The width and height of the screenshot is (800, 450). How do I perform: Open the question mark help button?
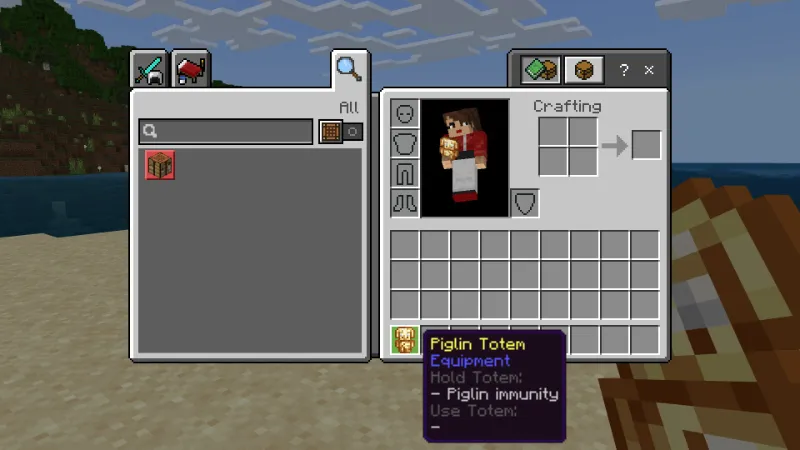(x=624, y=71)
